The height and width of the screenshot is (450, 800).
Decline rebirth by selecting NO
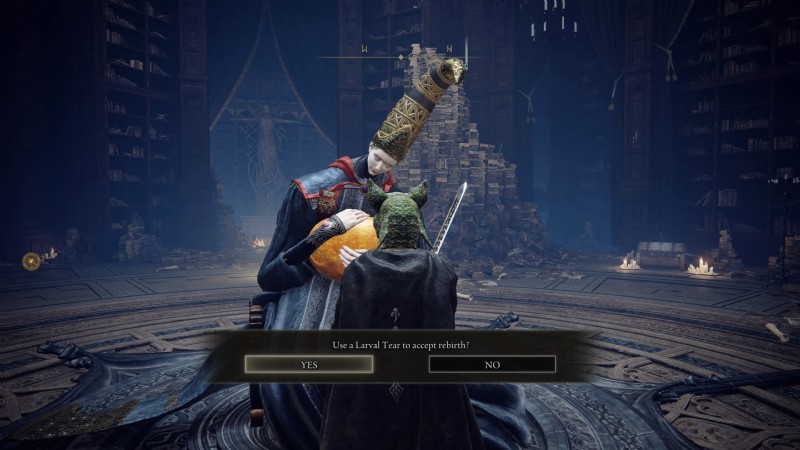point(492,365)
